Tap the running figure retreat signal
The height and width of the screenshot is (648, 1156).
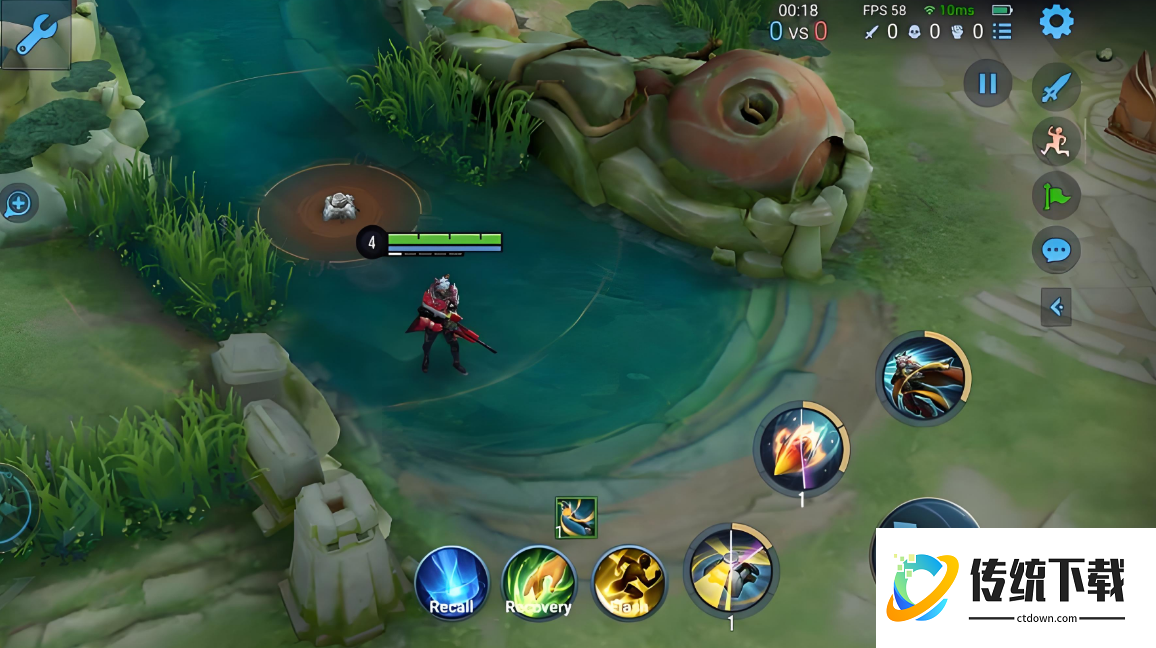point(1056,143)
